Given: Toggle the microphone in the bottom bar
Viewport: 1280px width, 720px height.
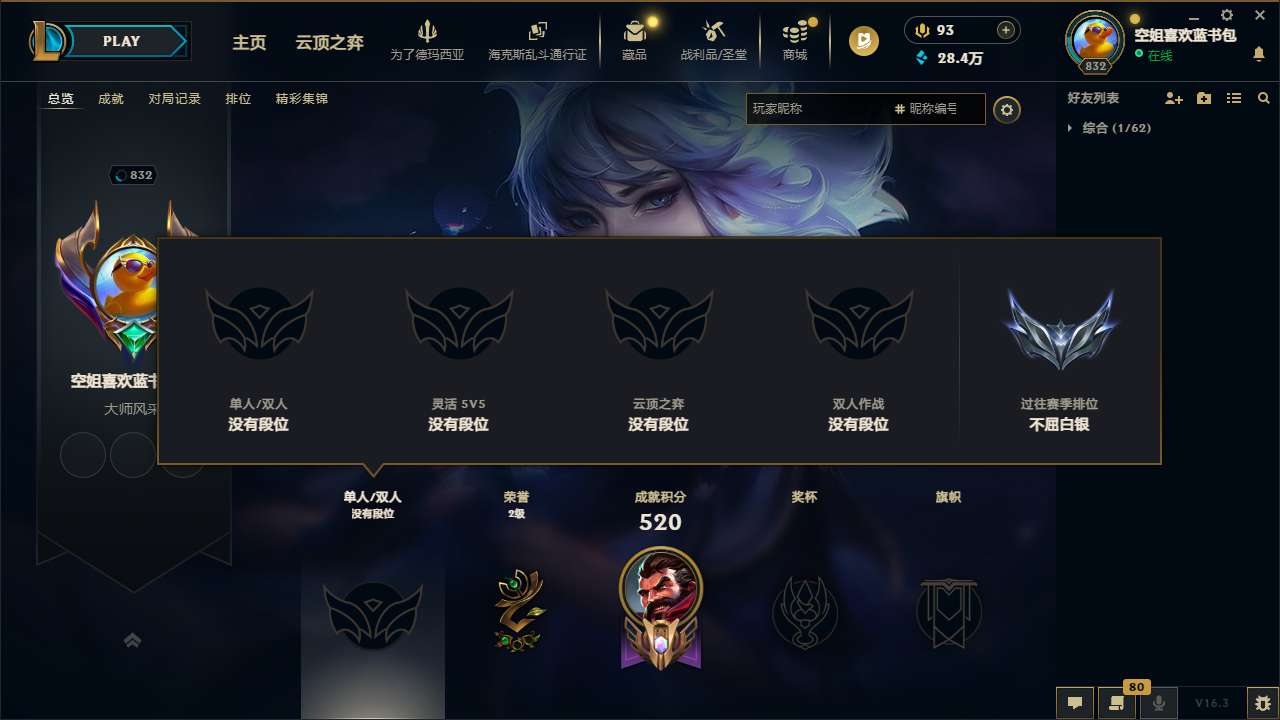Looking at the screenshot, I should click(x=1158, y=703).
